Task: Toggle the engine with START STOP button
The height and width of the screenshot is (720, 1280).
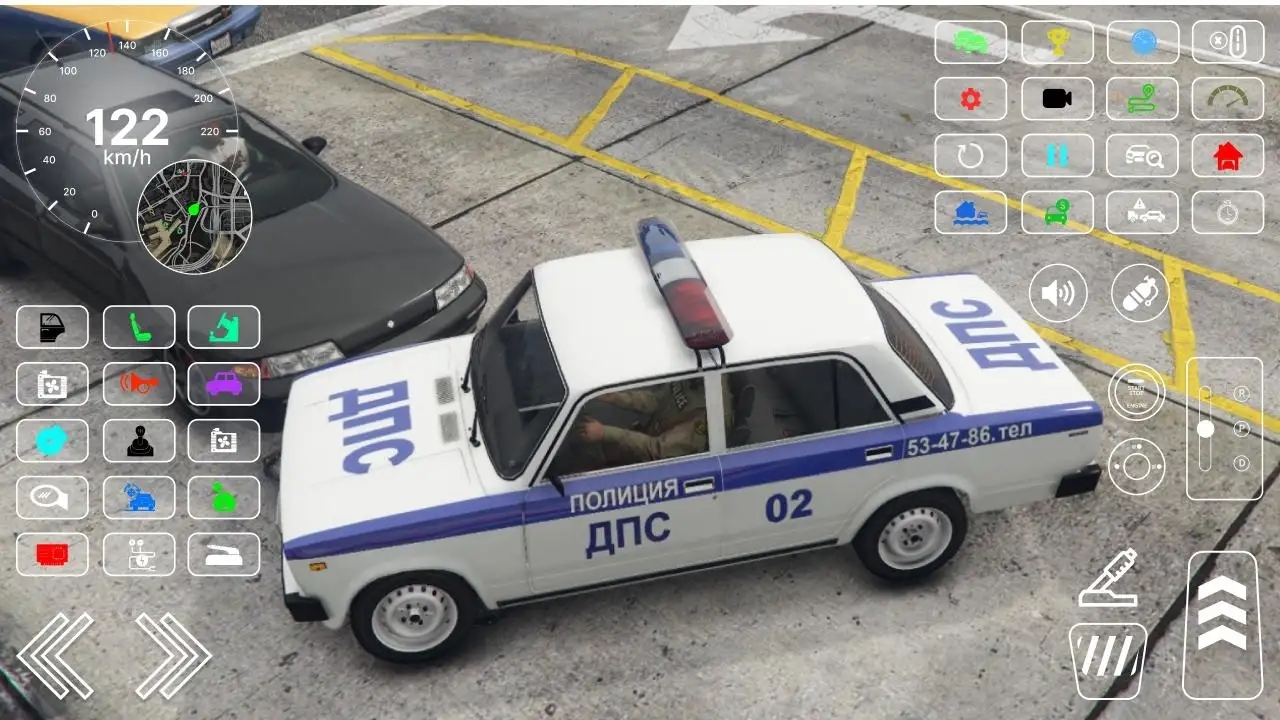Action: pos(1138,392)
